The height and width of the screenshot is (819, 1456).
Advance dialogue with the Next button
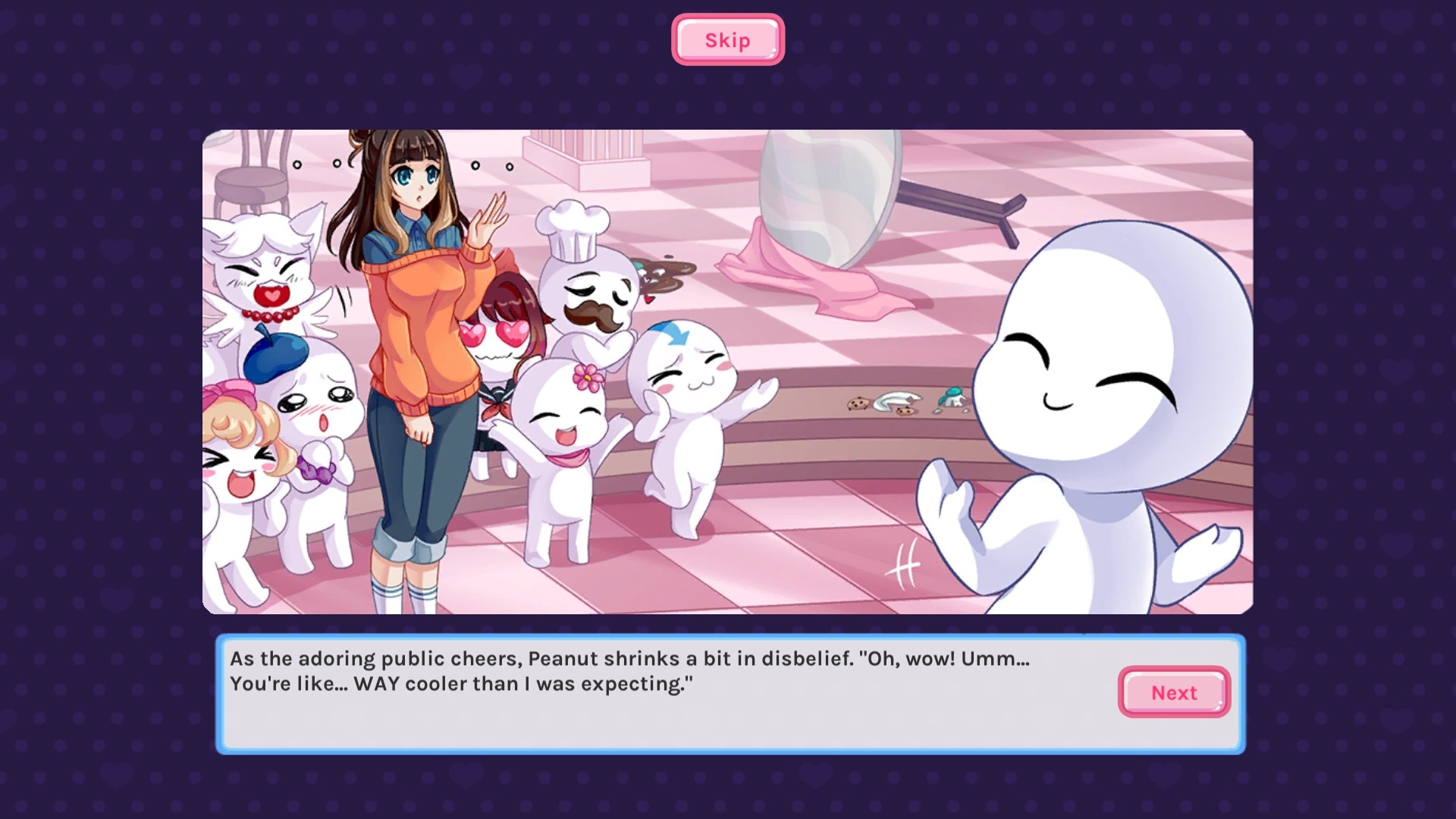tap(1173, 692)
